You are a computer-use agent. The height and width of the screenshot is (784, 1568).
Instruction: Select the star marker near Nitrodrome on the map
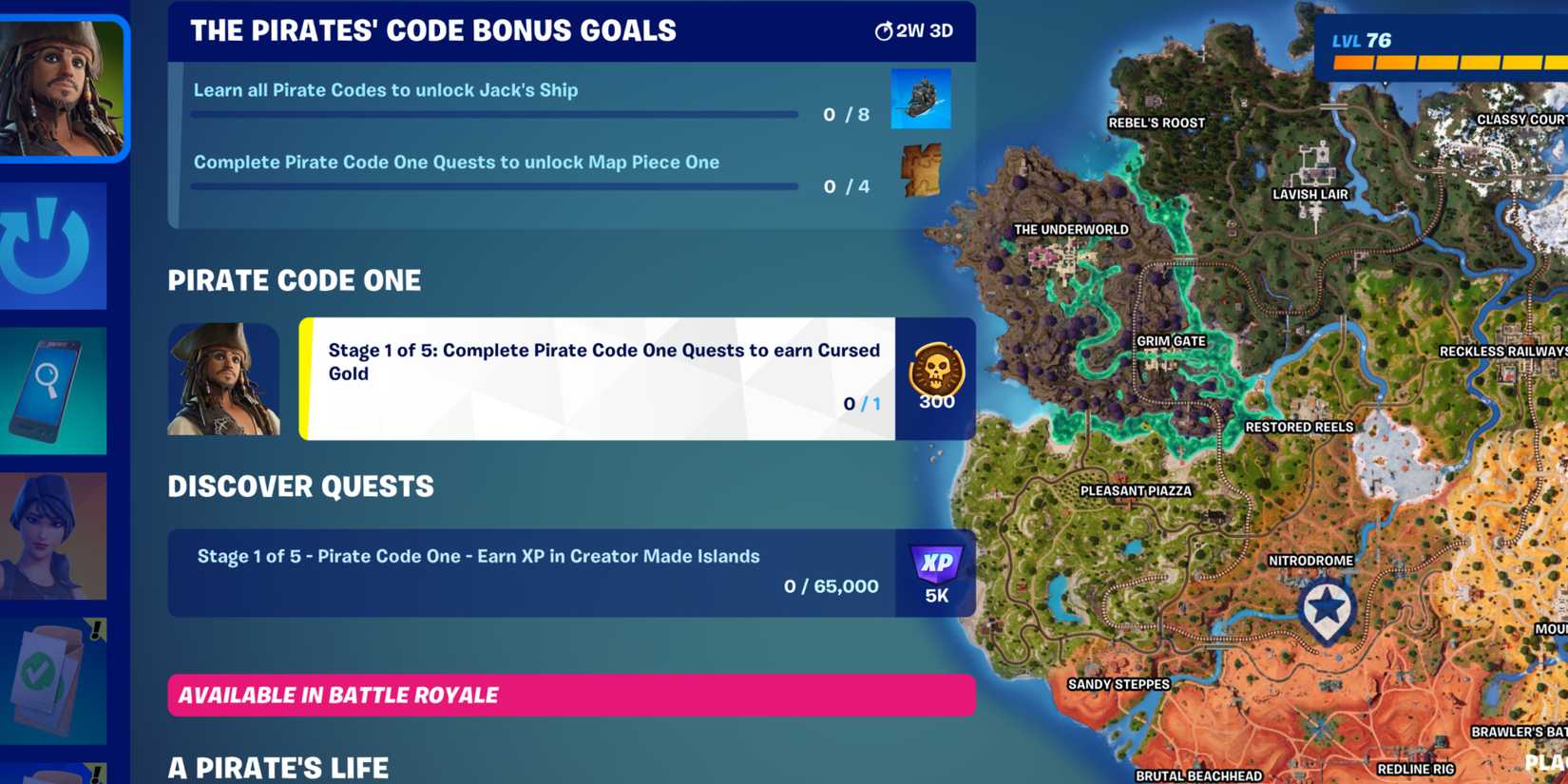pyautogui.click(x=1328, y=602)
